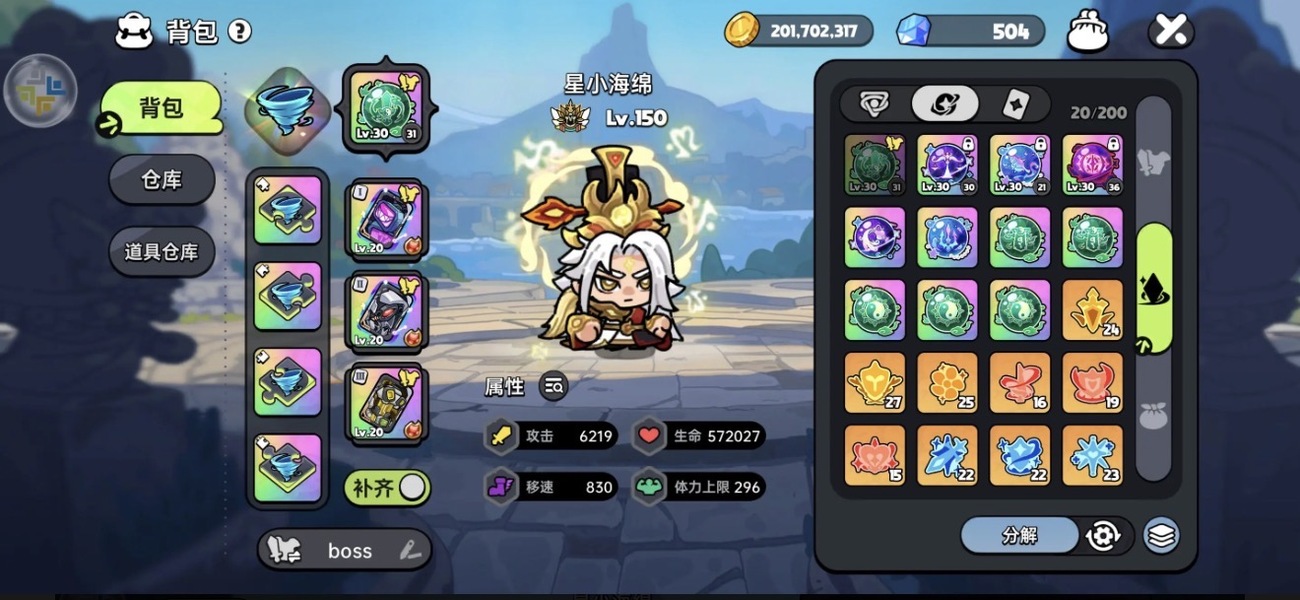Click the stacked layers button

pyautogui.click(x=1160, y=535)
